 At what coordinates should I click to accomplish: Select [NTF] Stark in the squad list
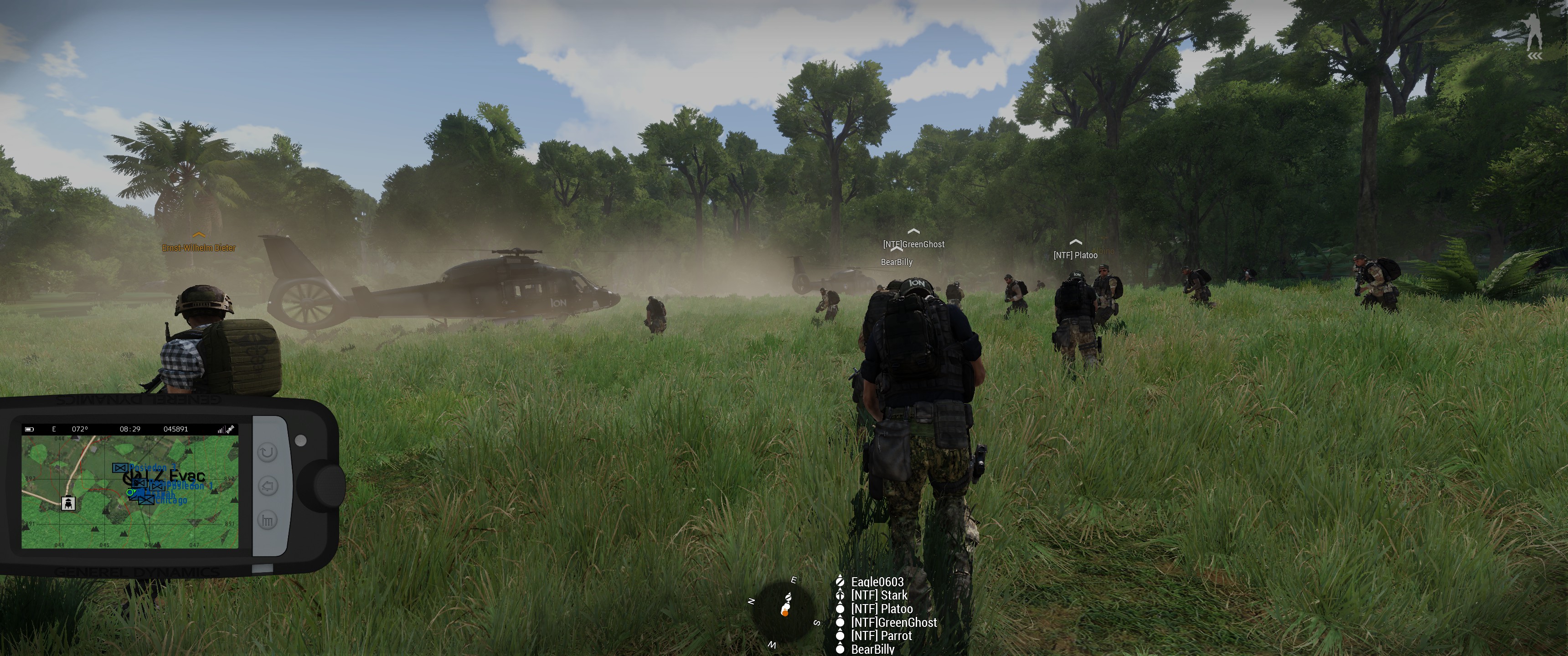click(x=879, y=595)
